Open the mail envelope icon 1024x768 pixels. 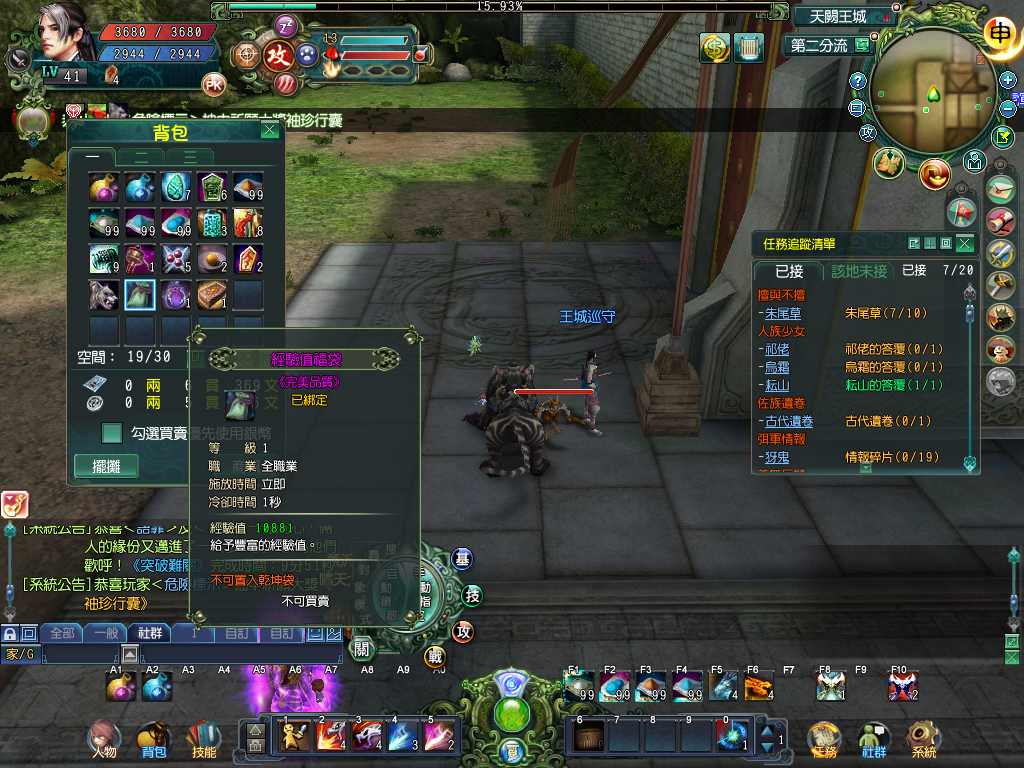(x=1000, y=188)
